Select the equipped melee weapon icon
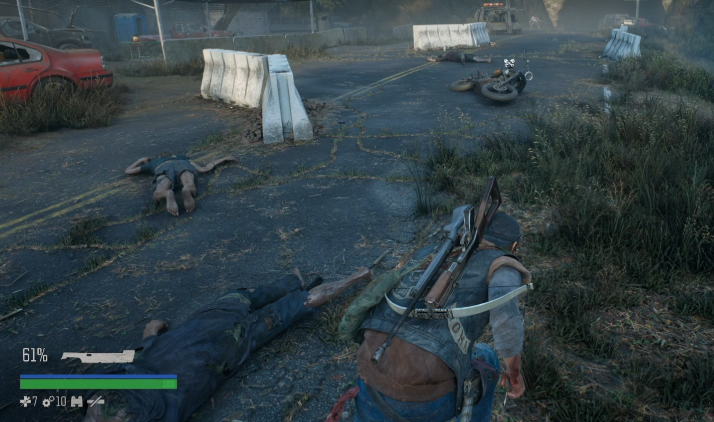Viewport: 714px width, 422px height. 97,356
